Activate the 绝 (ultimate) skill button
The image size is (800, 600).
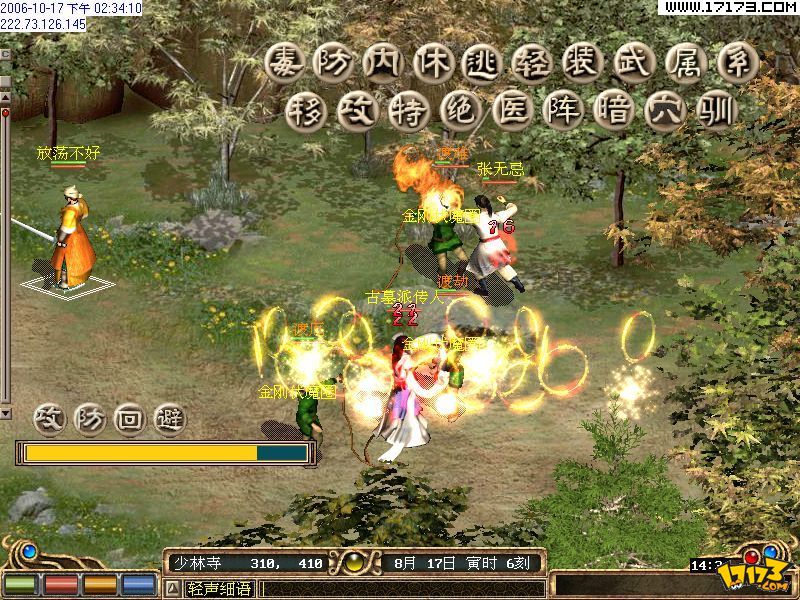[458, 110]
